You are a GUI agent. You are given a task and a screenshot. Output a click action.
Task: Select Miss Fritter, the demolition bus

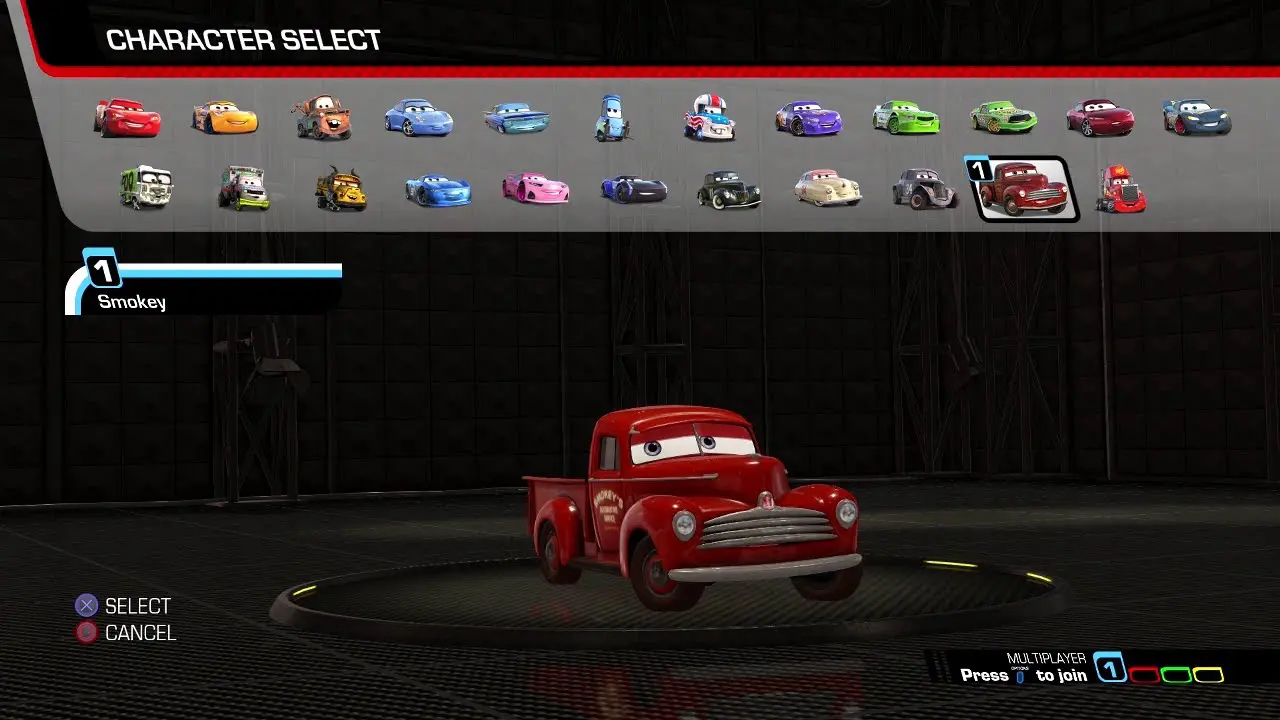tap(338, 190)
